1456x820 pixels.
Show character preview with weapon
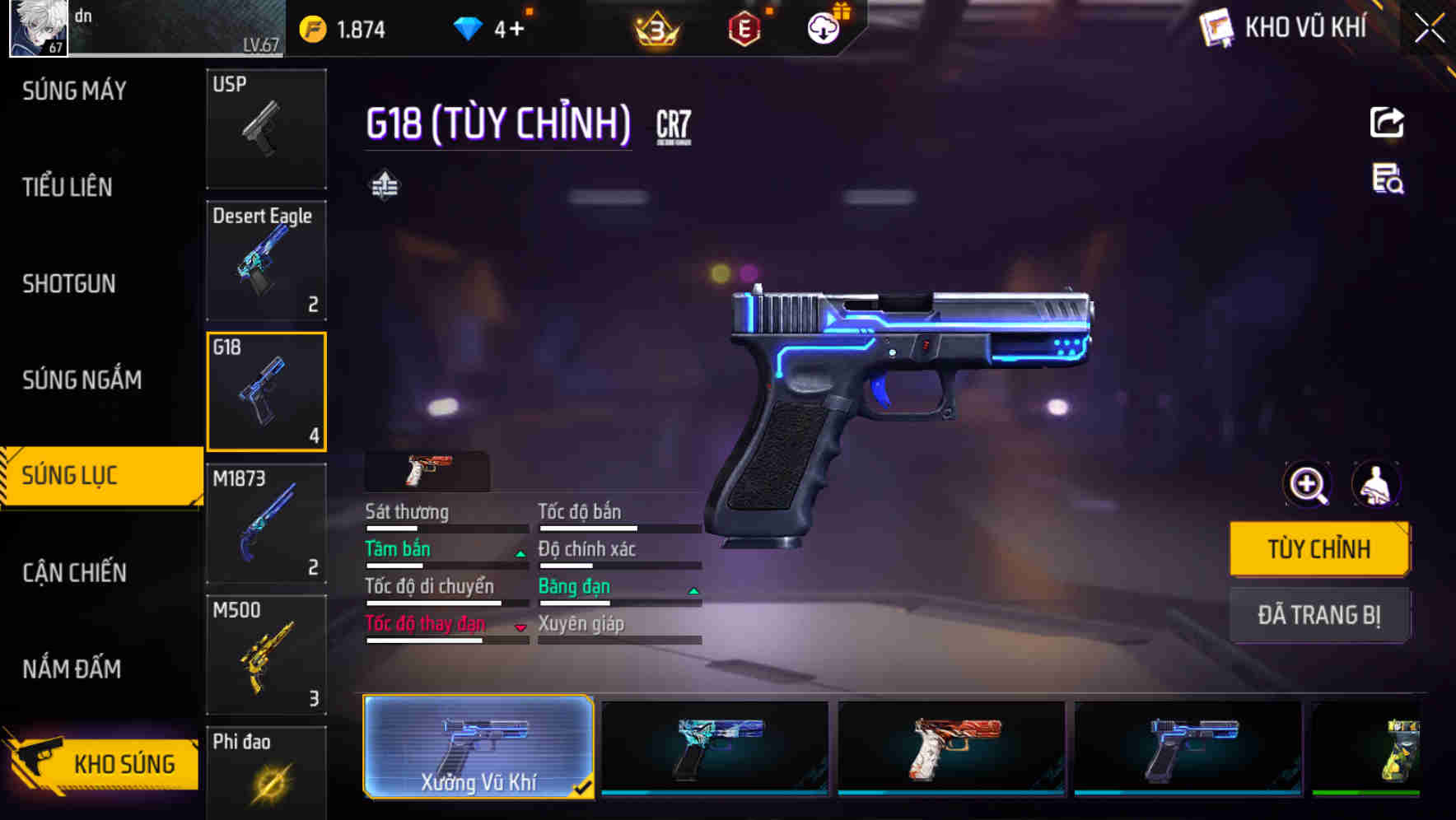[x=1378, y=484]
